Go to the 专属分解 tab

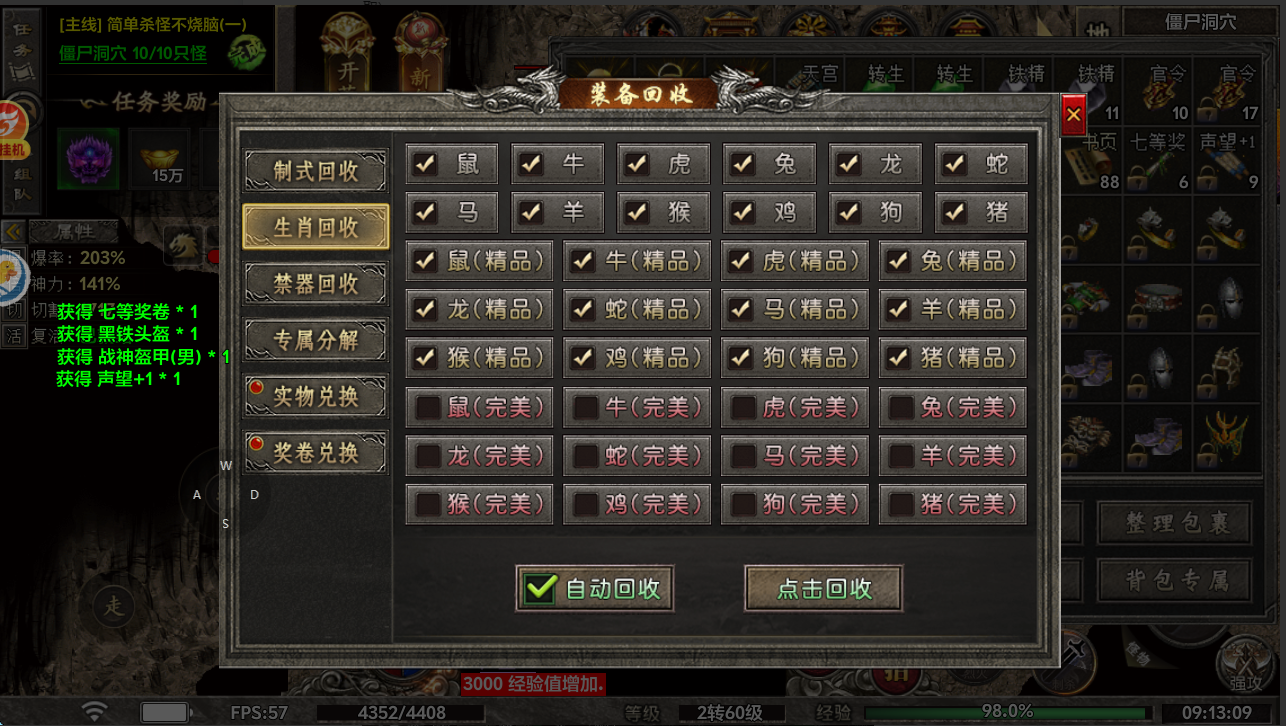coord(315,340)
